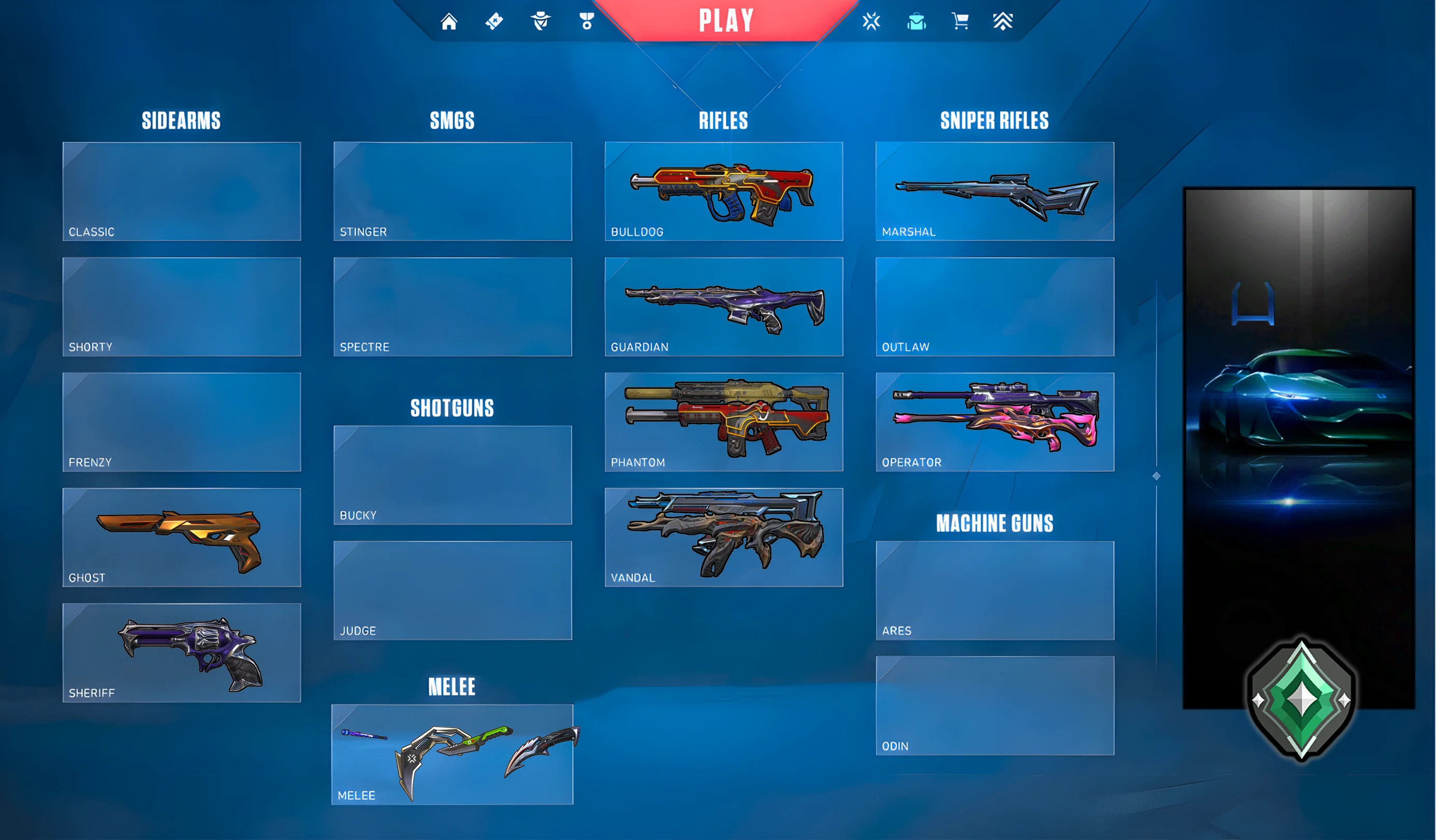
Task: Open the Collection backpack icon
Action: 917,21
